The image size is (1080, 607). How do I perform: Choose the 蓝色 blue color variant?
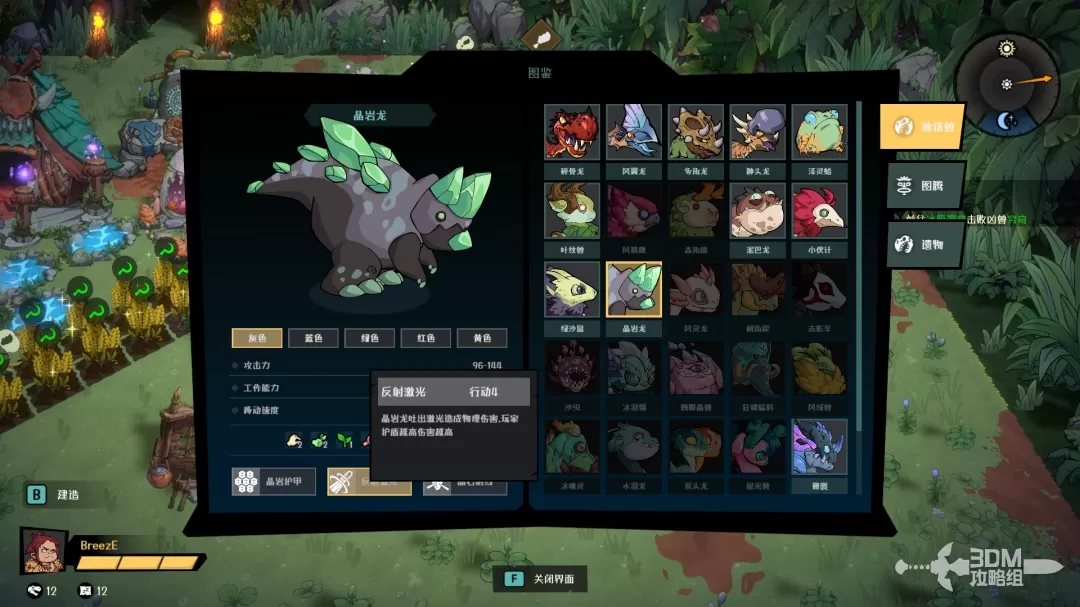coord(313,338)
